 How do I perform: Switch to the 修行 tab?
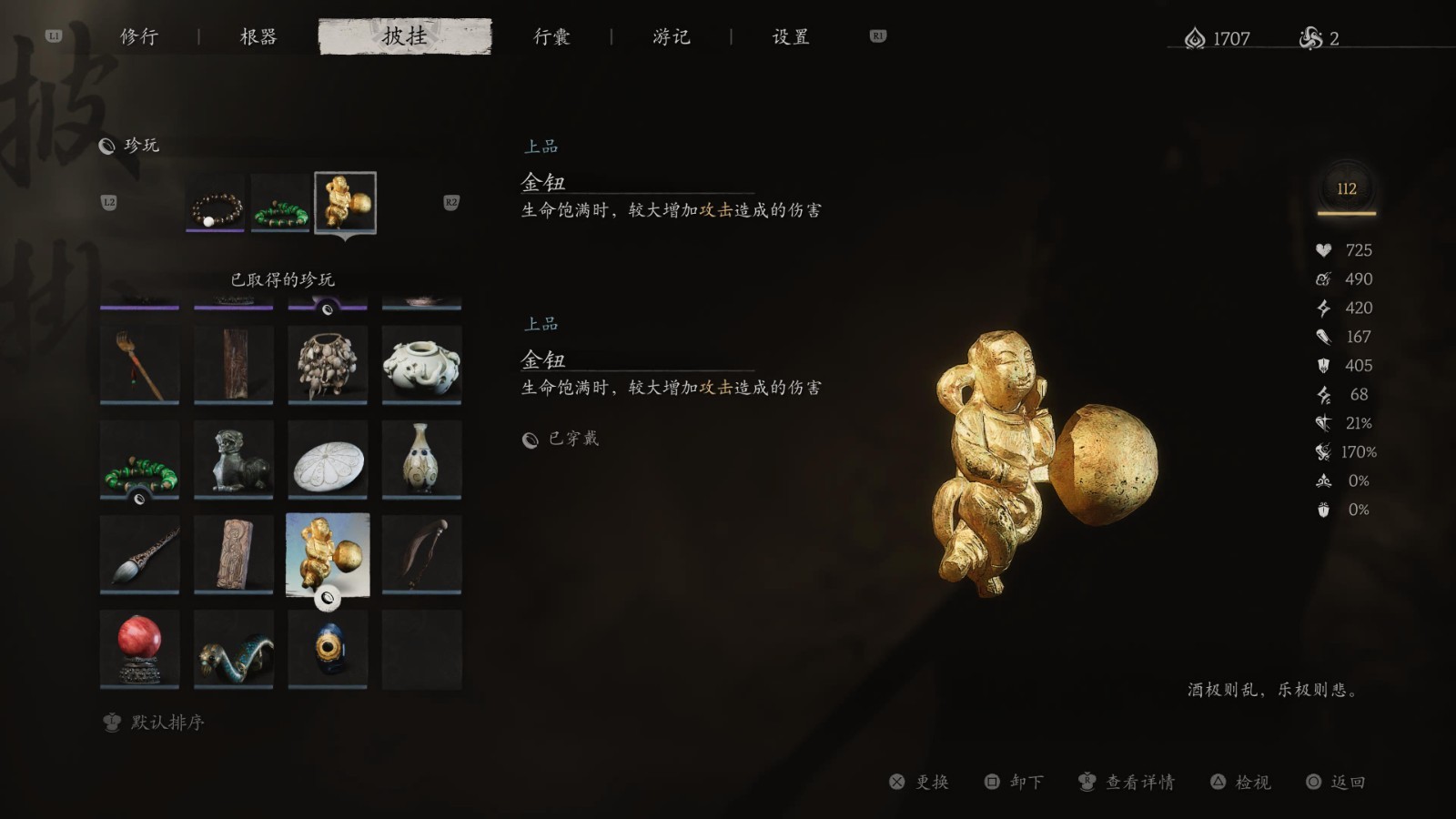(139, 36)
